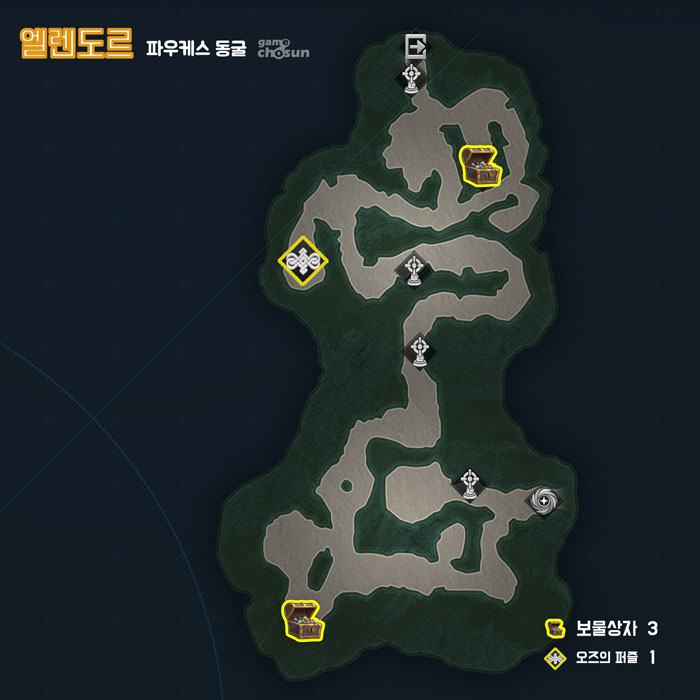This screenshot has height=700, width=700.
Task: Open the gamechosun logo link
Action: pyautogui.click(x=283, y=48)
